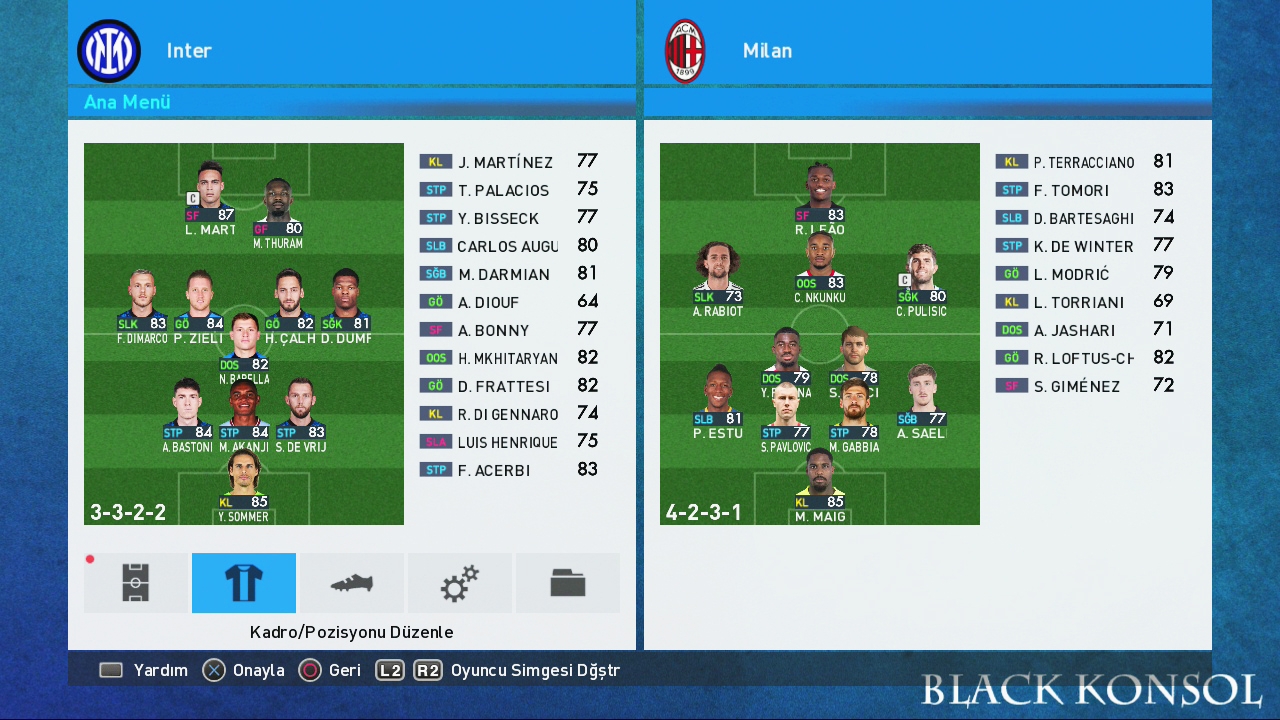Select substitute J. Martínez in Inter list
Image resolution: width=1280 pixels, height=720 pixels.
[508, 162]
